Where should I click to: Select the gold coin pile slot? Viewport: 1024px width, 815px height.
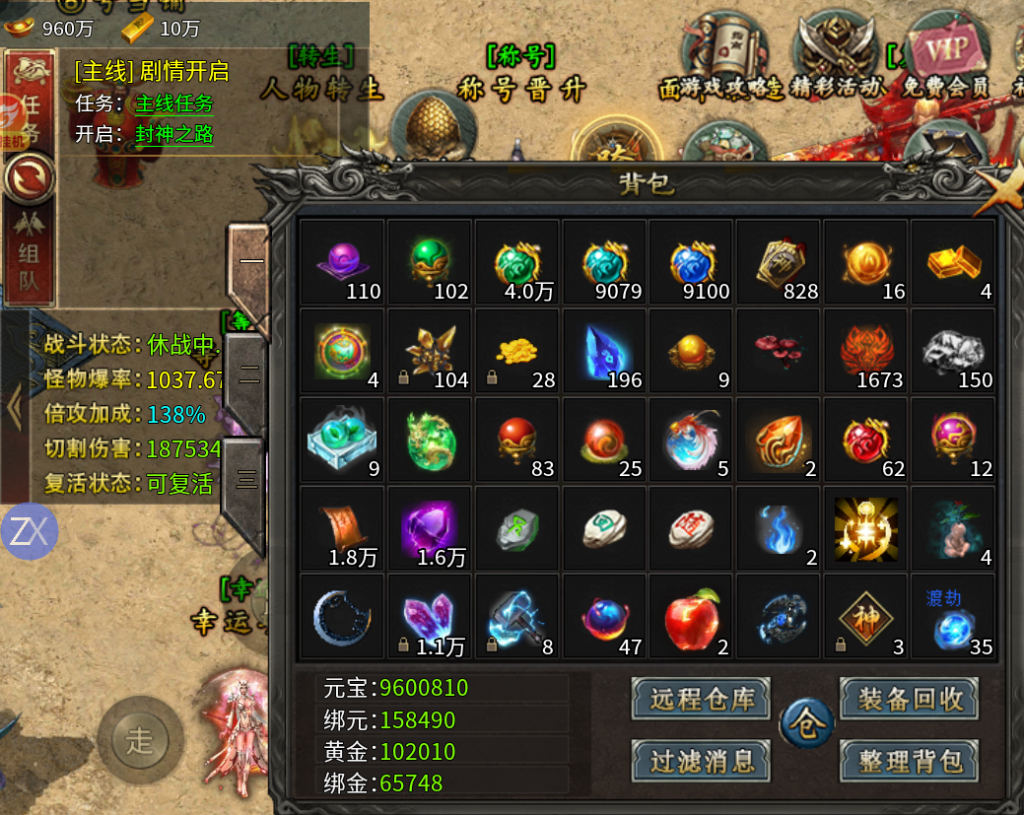(516, 350)
